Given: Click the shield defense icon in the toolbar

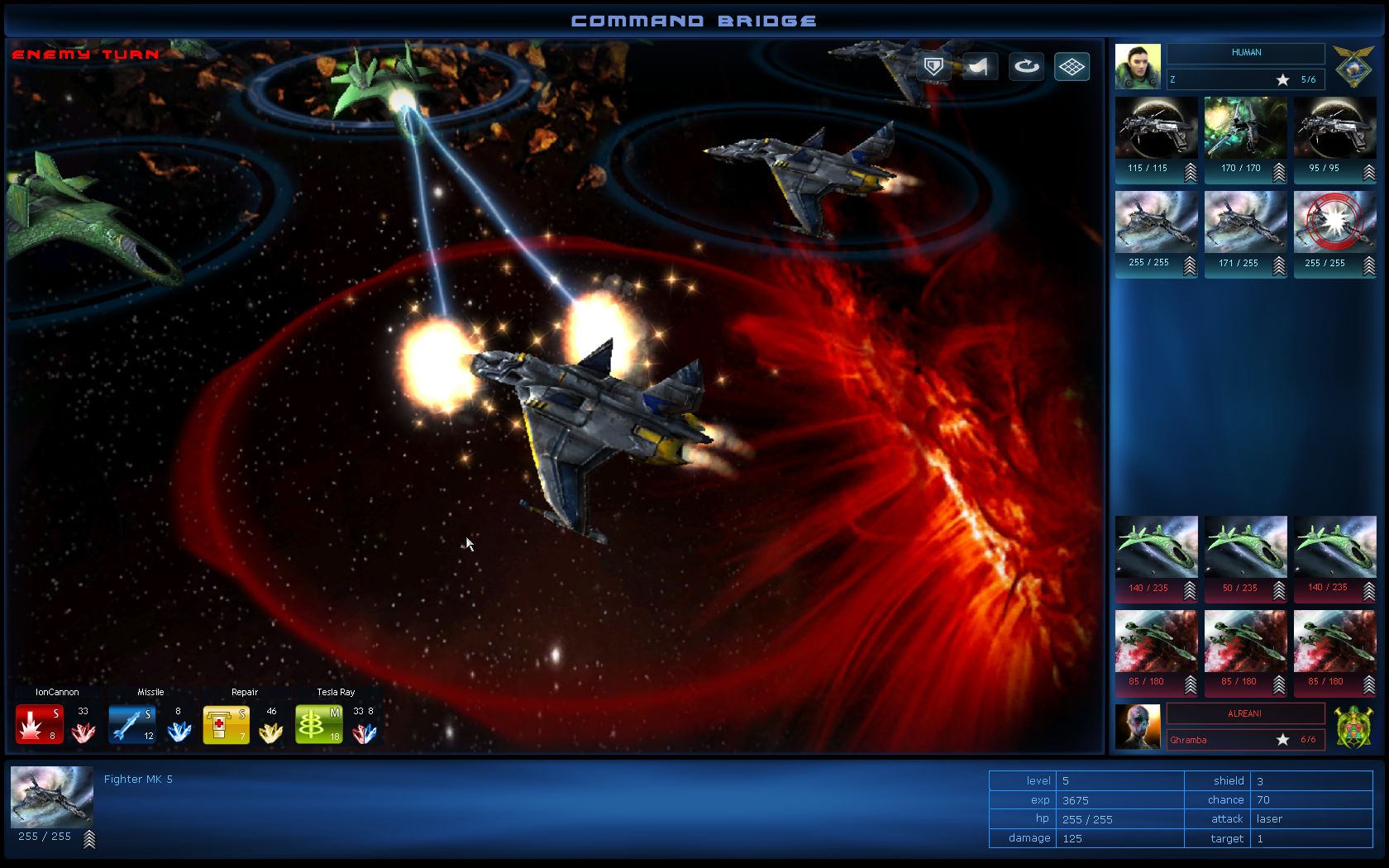Looking at the screenshot, I should coord(933,67).
